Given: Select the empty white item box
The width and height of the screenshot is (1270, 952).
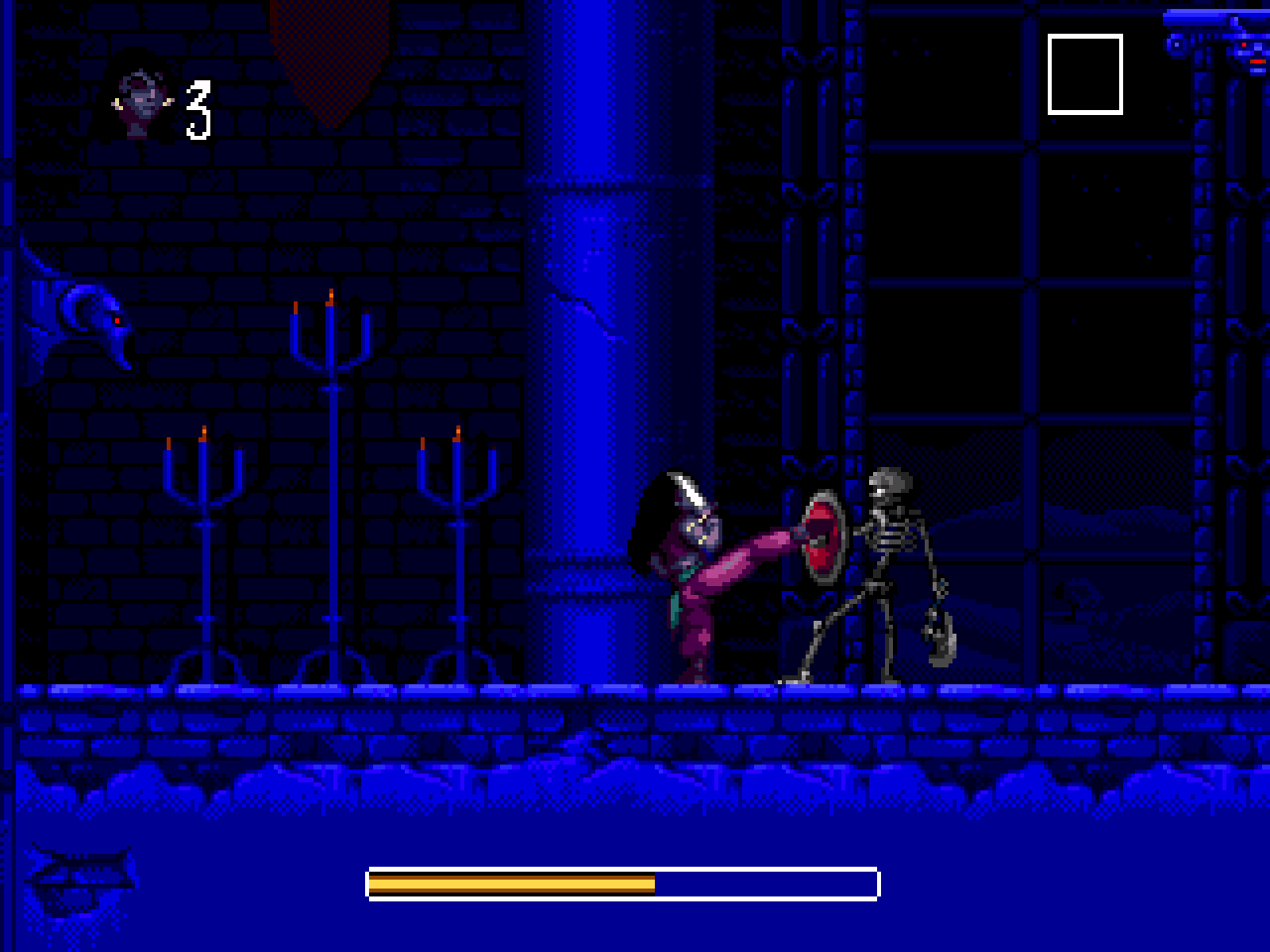Looking at the screenshot, I should [1084, 74].
